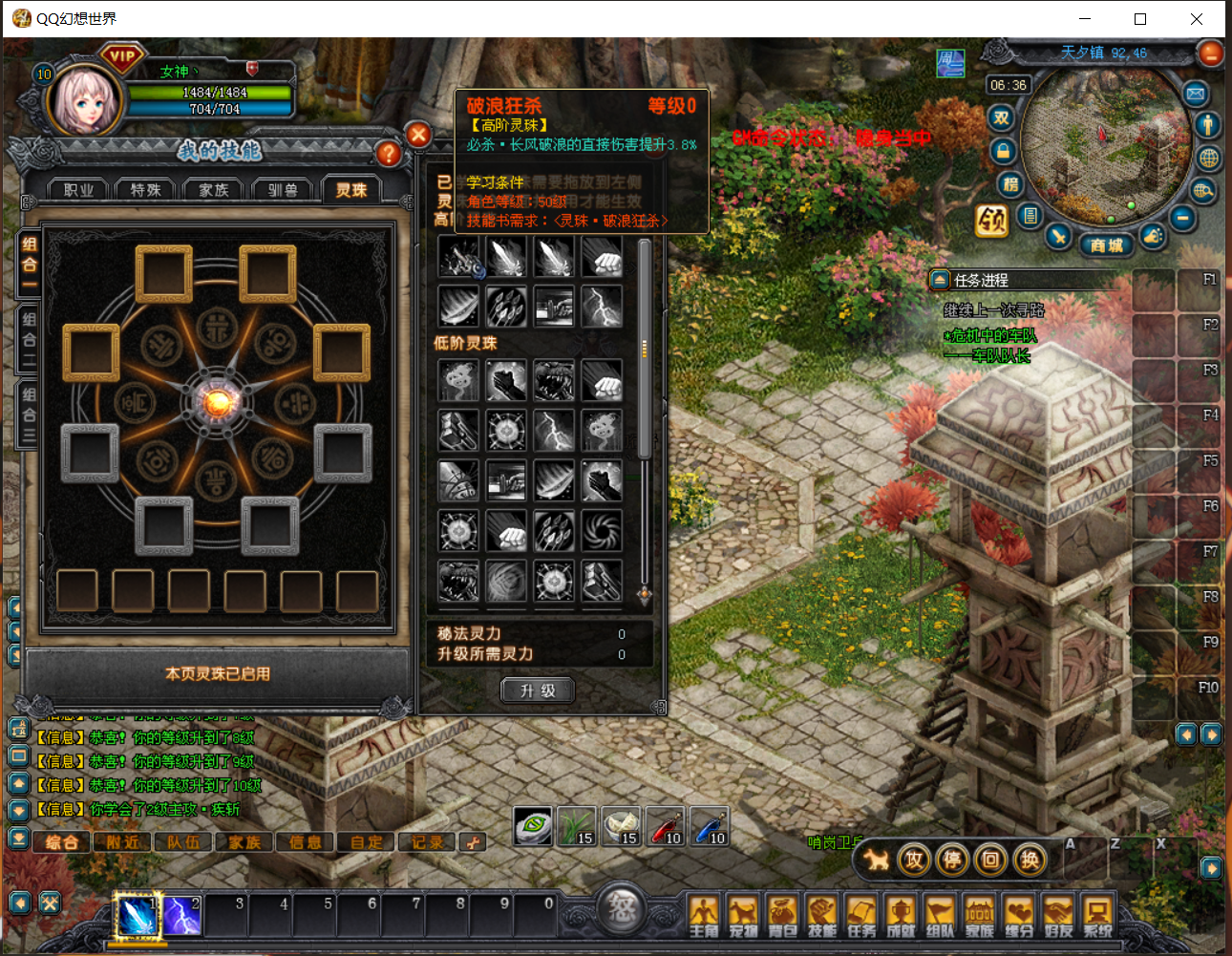Click the 升级 upgrade button
This screenshot has height=956, width=1232.
pos(538,690)
